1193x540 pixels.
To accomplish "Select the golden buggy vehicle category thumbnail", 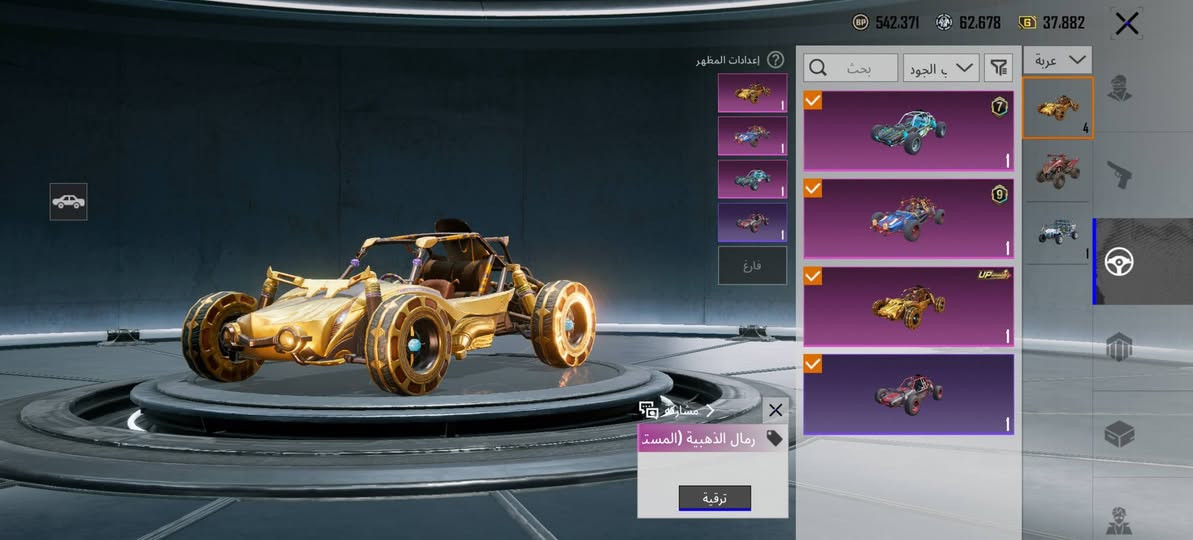I will point(1057,107).
